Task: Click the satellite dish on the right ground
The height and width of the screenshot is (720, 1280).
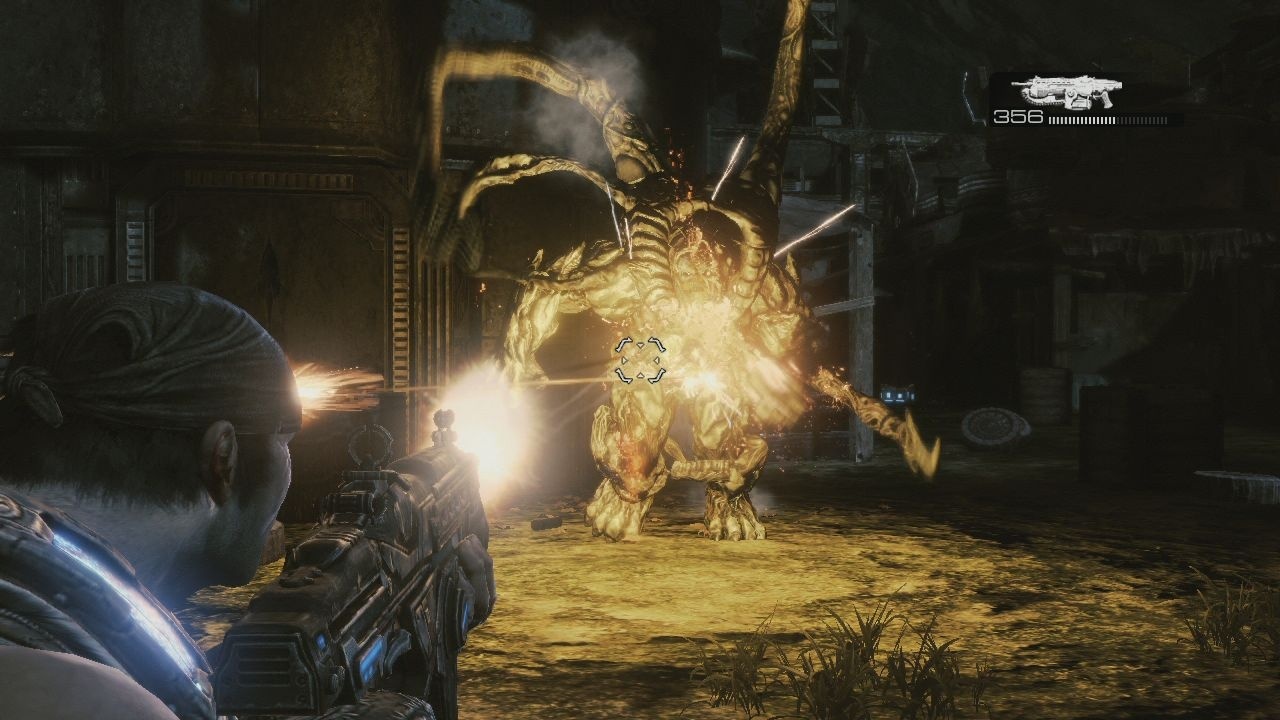Action: pyautogui.click(x=993, y=424)
